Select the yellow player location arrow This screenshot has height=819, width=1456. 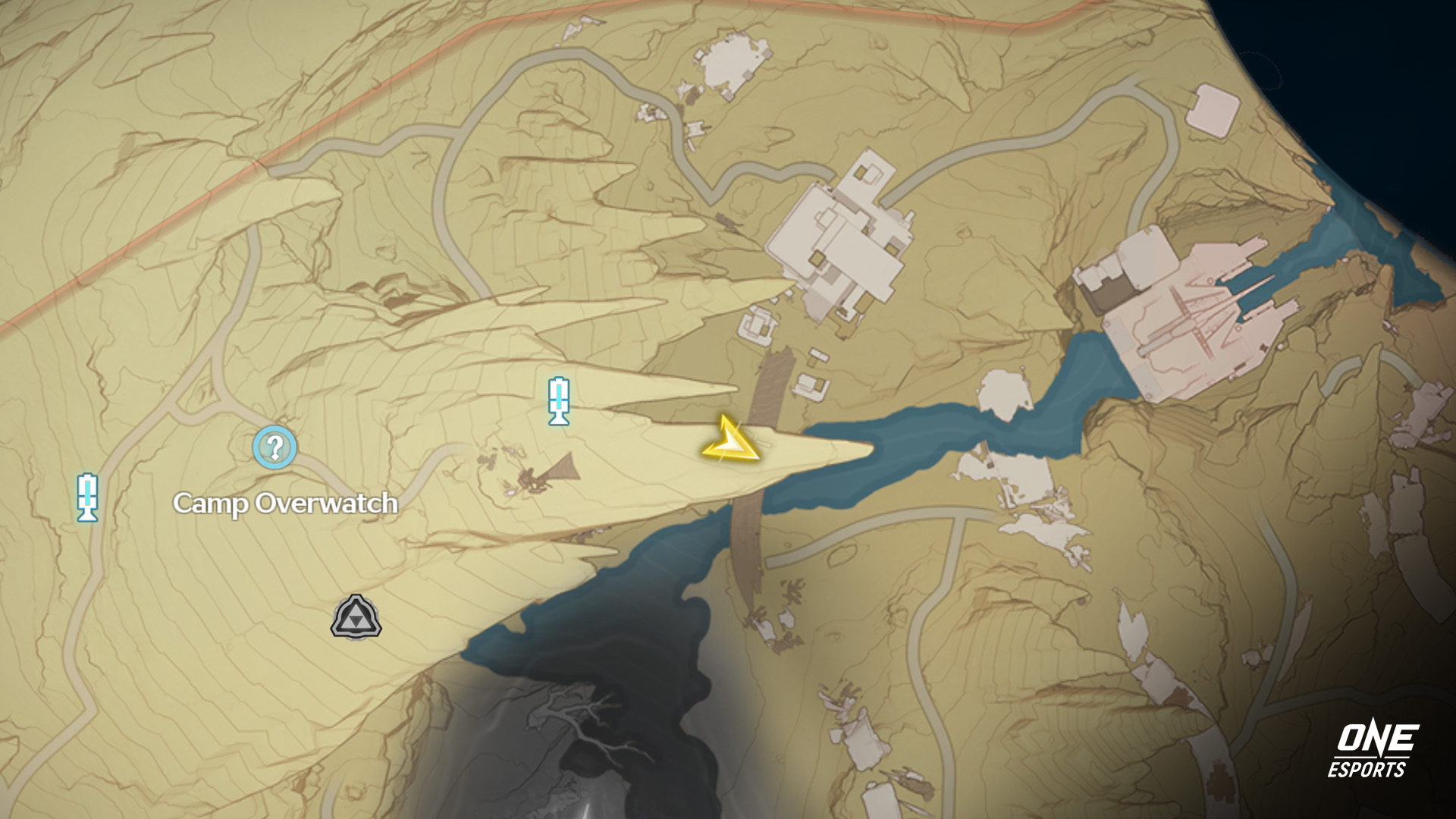(730, 443)
